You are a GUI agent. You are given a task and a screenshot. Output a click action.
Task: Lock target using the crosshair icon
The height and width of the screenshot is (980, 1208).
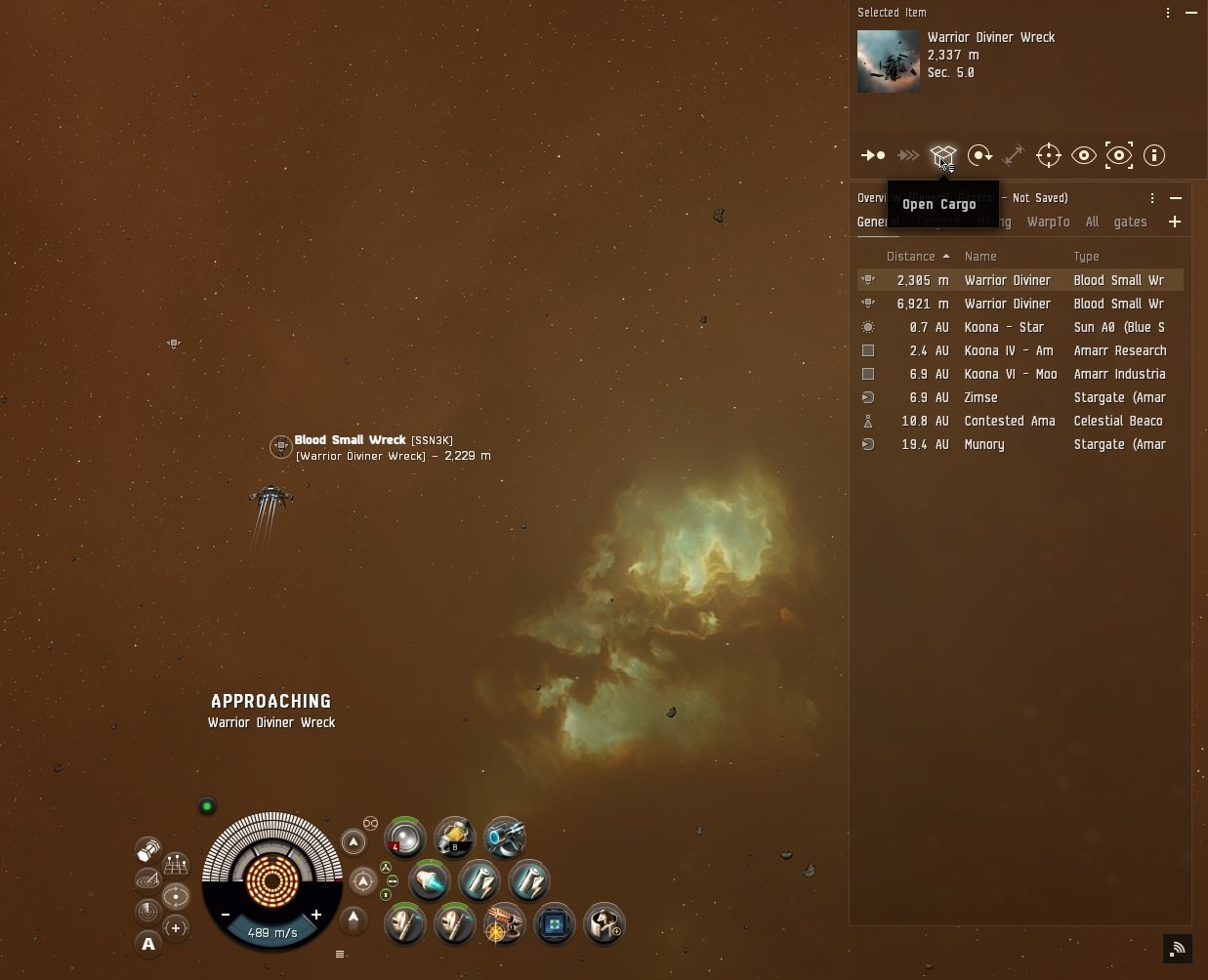pos(1048,155)
